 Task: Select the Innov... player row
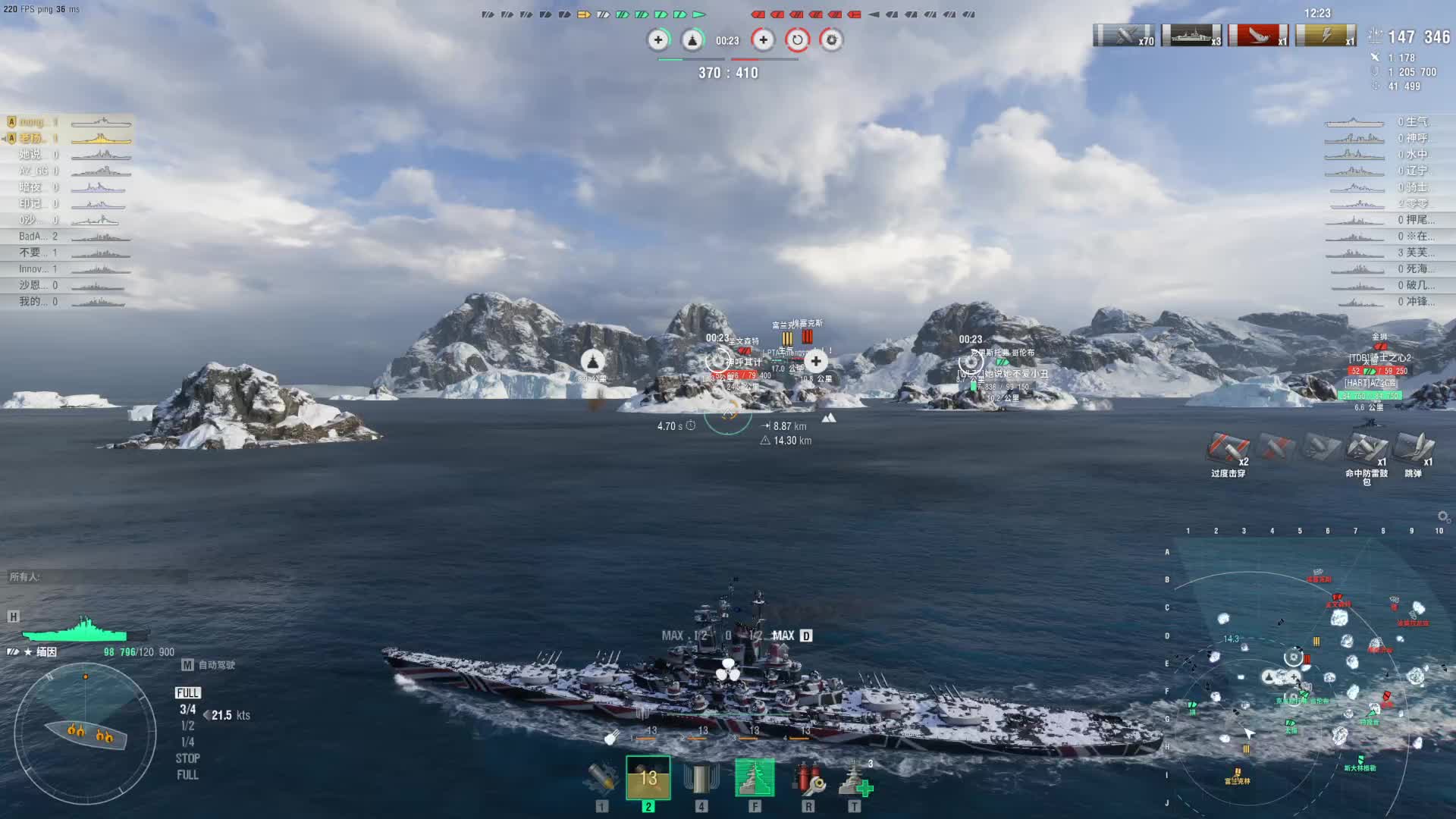[68, 269]
